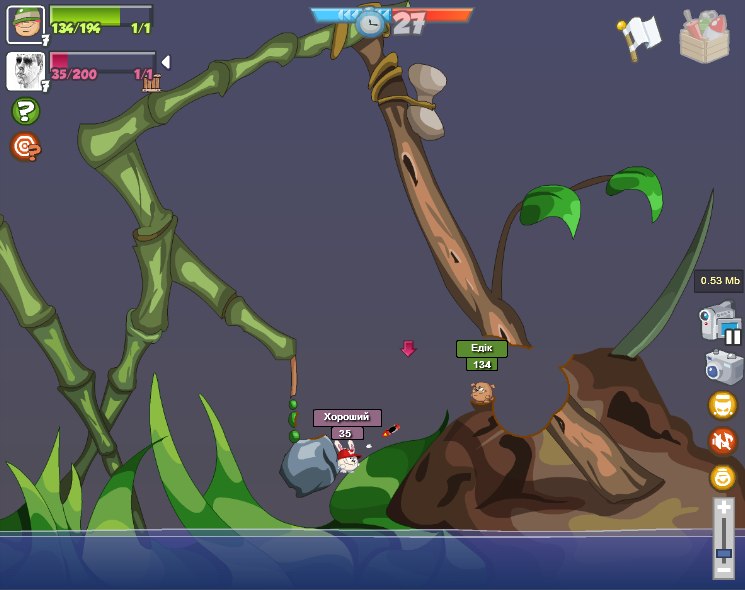745x590 pixels.
Task: Click the white arrow beside the pink team bar
Action: pos(165,62)
